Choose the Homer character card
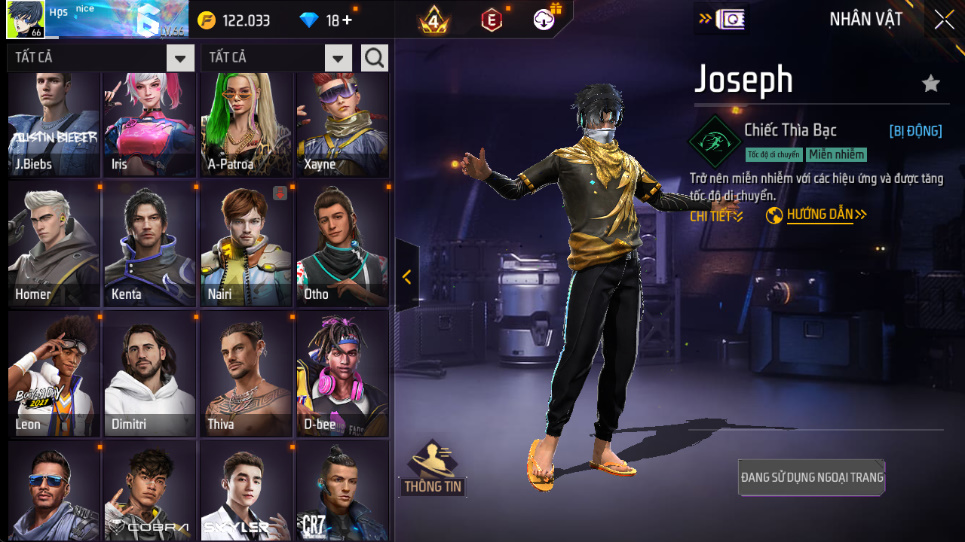The width and height of the screenshot is (965, 542). tap(54, 244)
